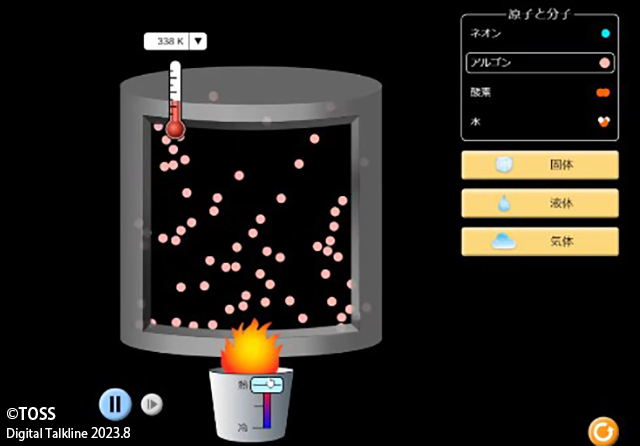The image size is (640, 446).
Task: Reset the simulation with the orange button
Action: tap(602, 431)
